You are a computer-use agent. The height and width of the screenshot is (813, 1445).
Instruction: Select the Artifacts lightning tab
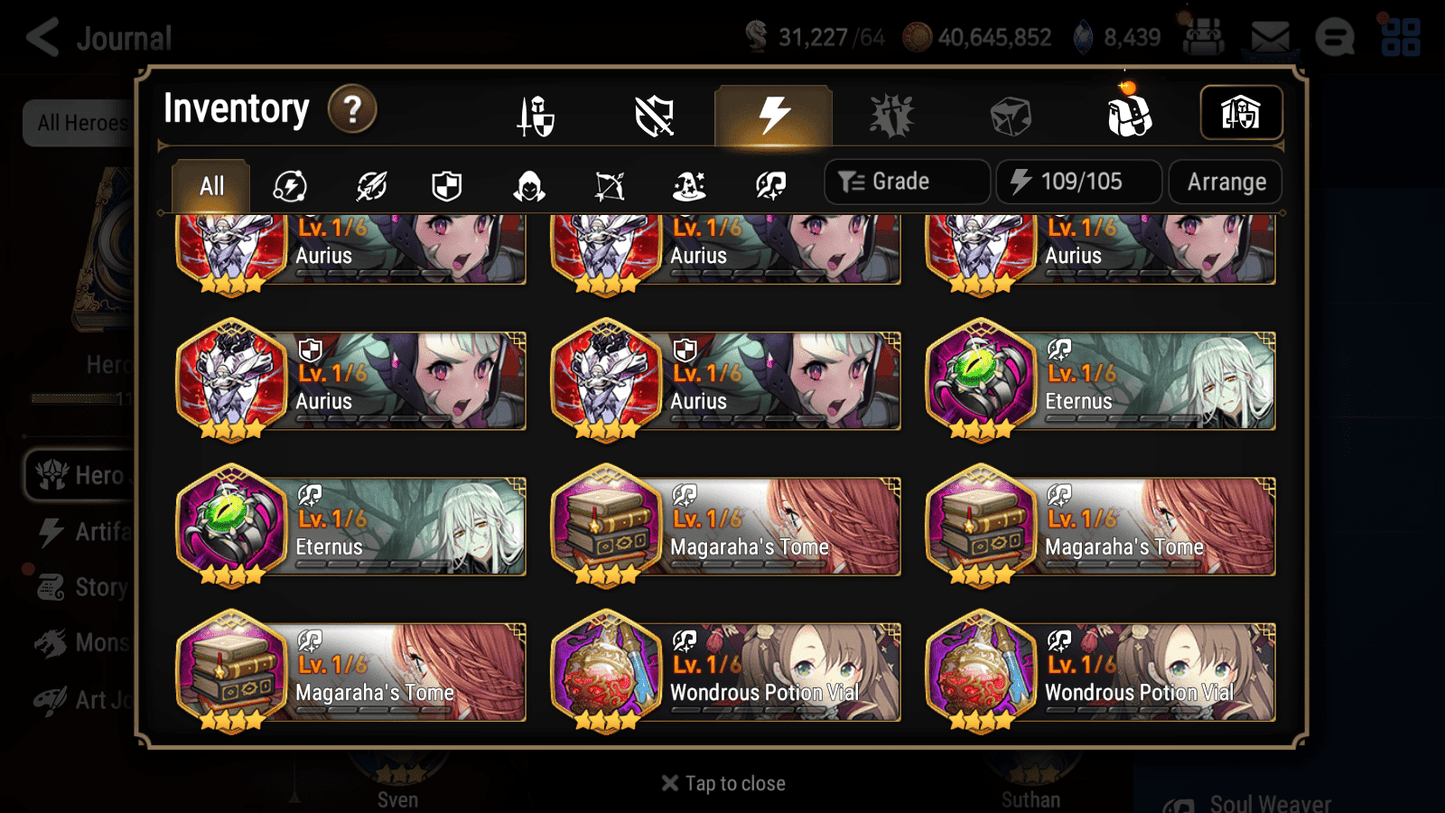[773, 113]
